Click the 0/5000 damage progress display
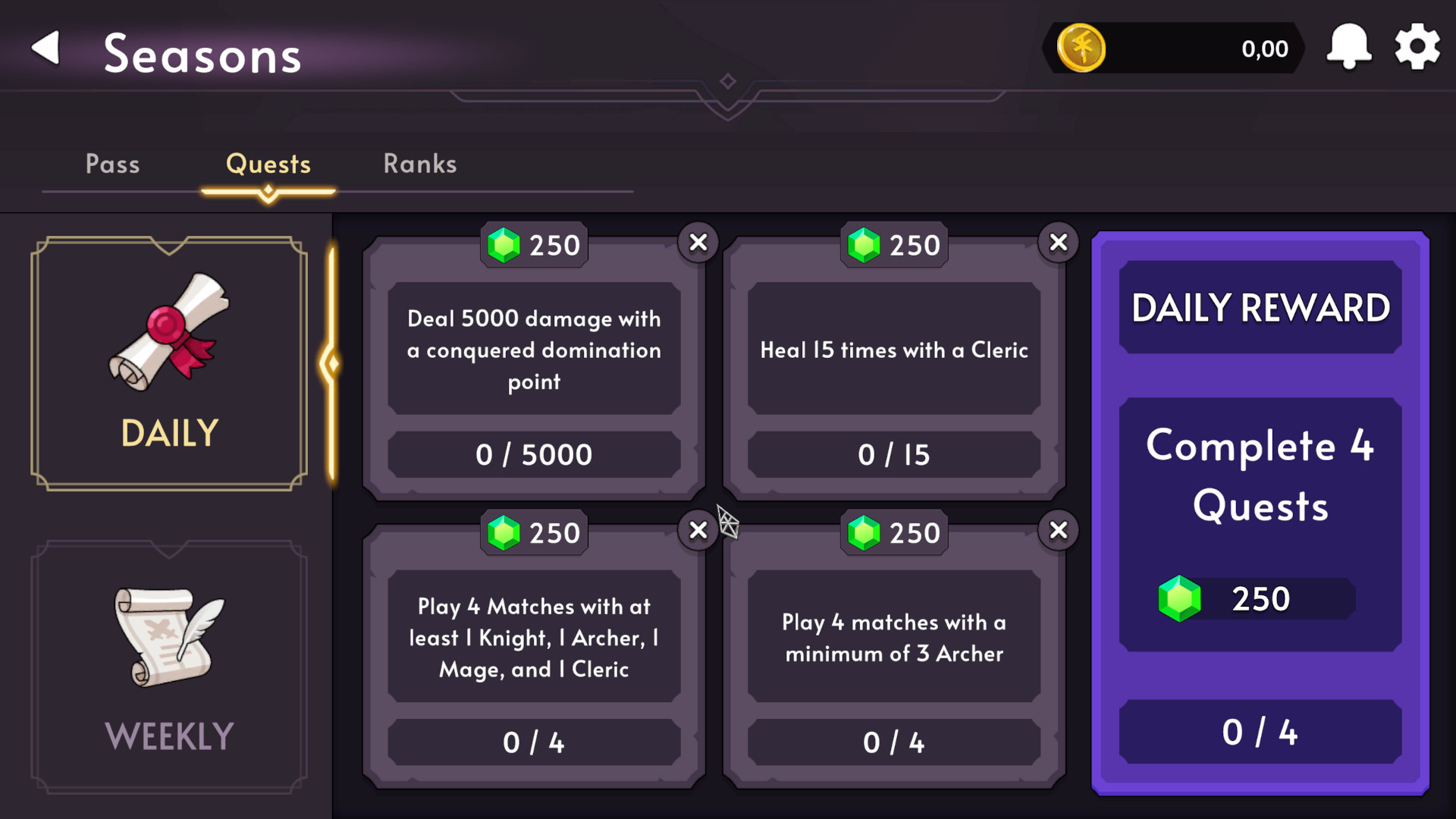1456x819 pixels. tap(535, 454)
